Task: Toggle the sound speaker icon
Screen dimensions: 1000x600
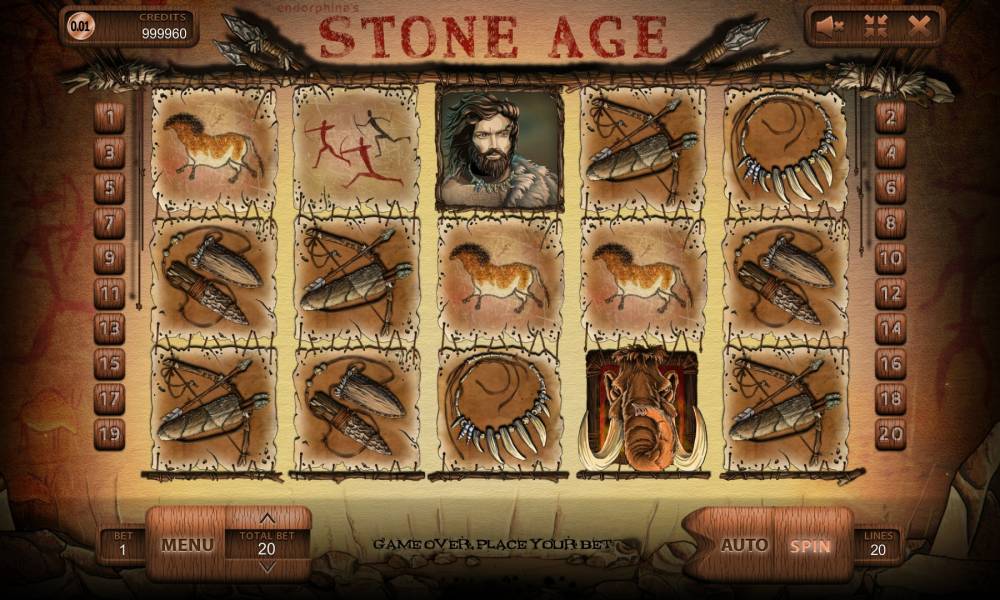Action: coord(829,27)
